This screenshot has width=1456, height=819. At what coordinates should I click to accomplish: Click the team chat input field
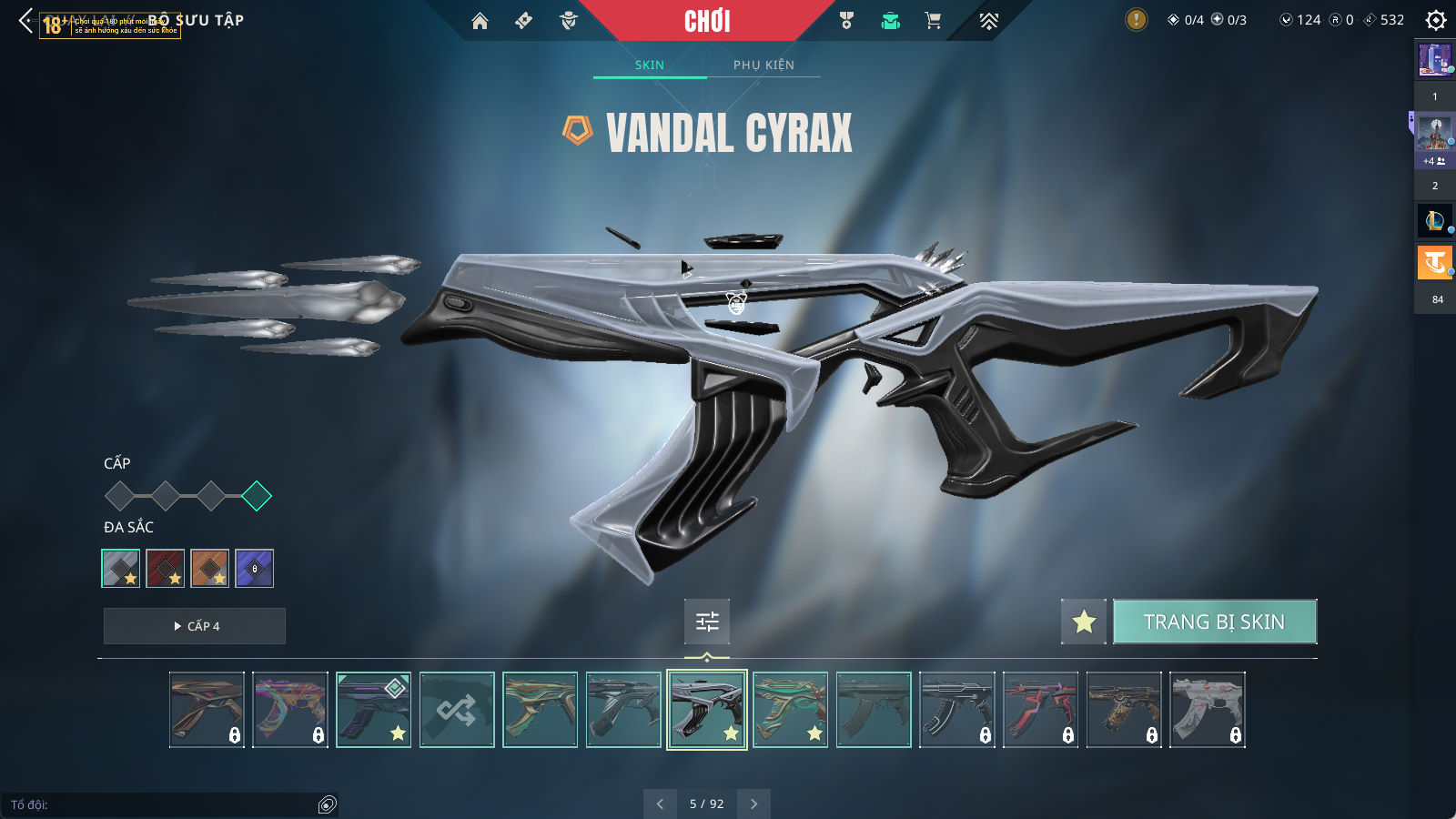pos(164,804)
